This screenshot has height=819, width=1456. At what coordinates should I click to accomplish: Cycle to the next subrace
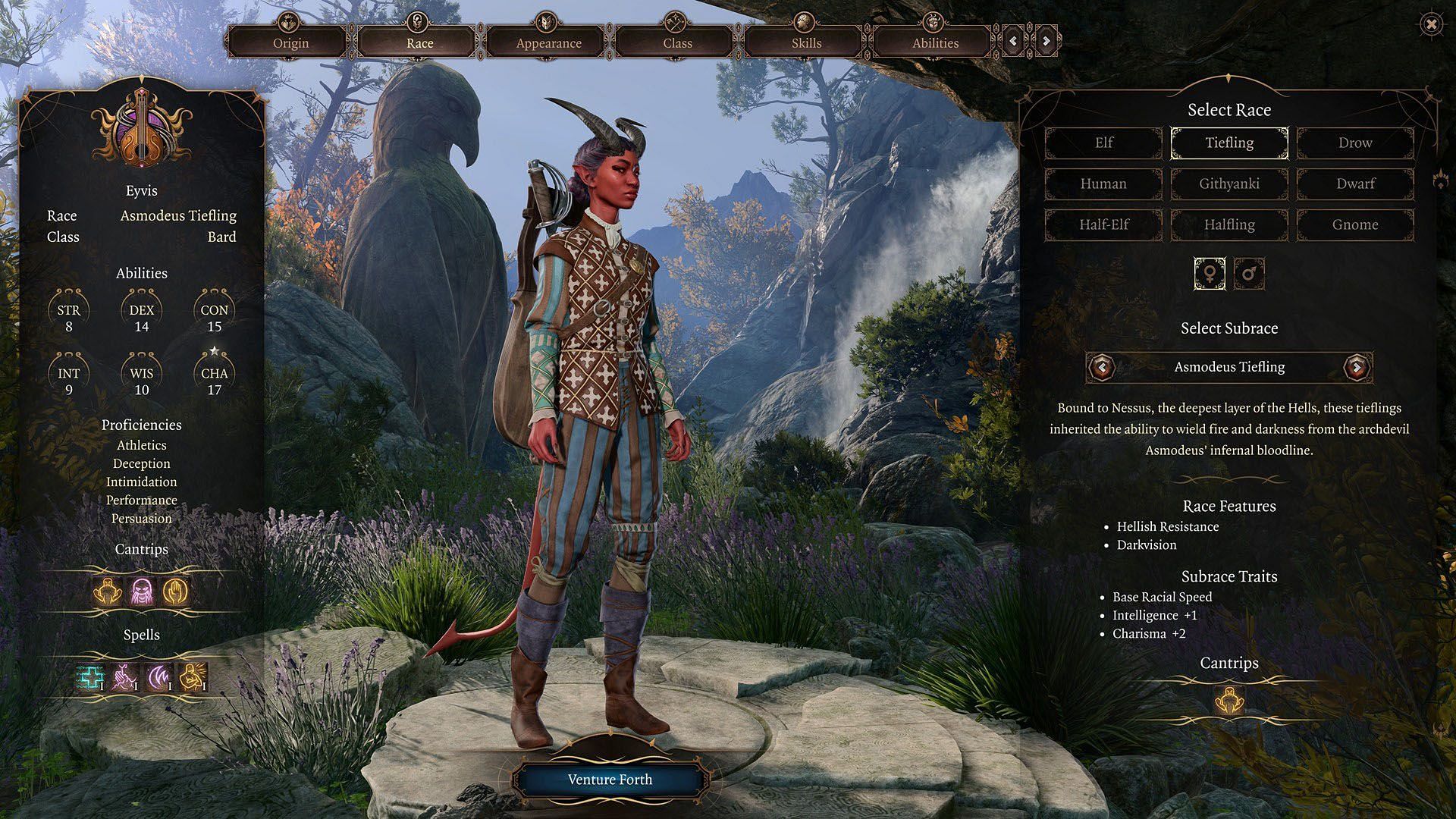pyautogui.click(x=1357, y=368)
